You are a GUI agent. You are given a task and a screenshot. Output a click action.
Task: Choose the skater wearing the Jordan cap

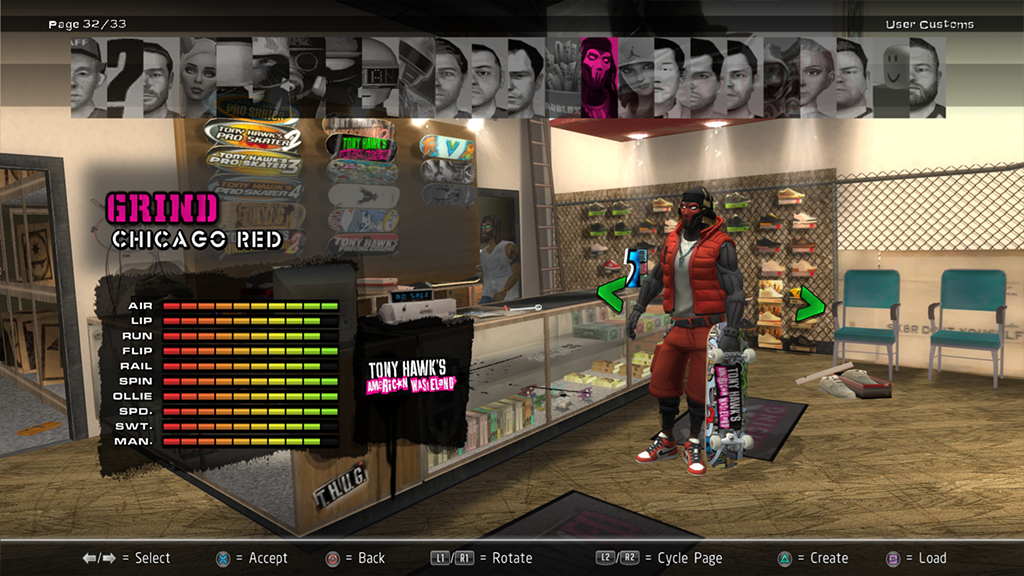pos(635,76)
